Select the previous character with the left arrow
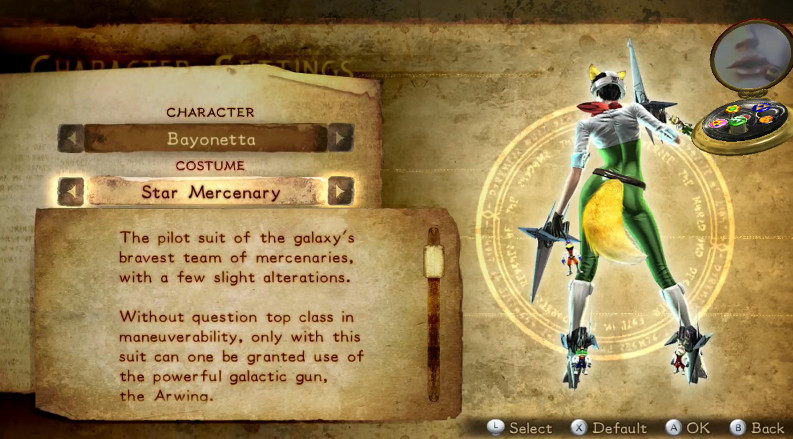Screen dimensions: 793x439 (x=70, y=138)
